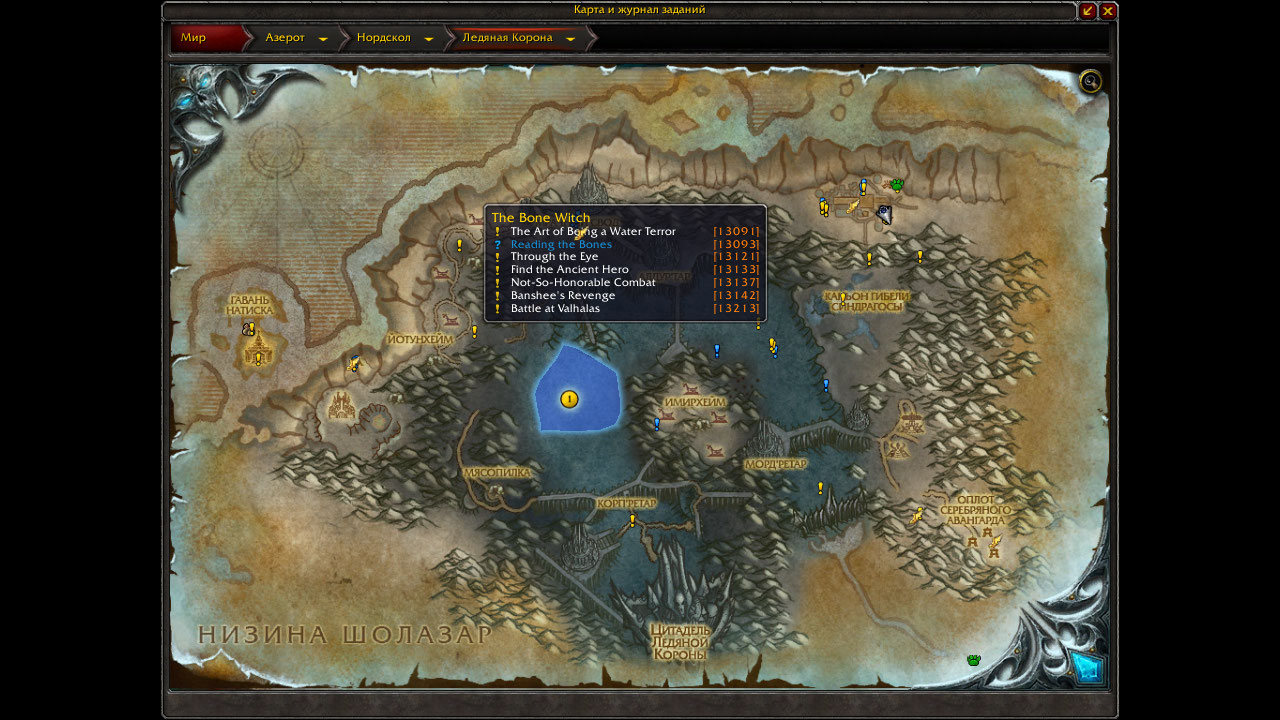Close the map and quest log window
Image resolution: width=1280 pixels, height=720 pixels.
[x=1108, y=11]
